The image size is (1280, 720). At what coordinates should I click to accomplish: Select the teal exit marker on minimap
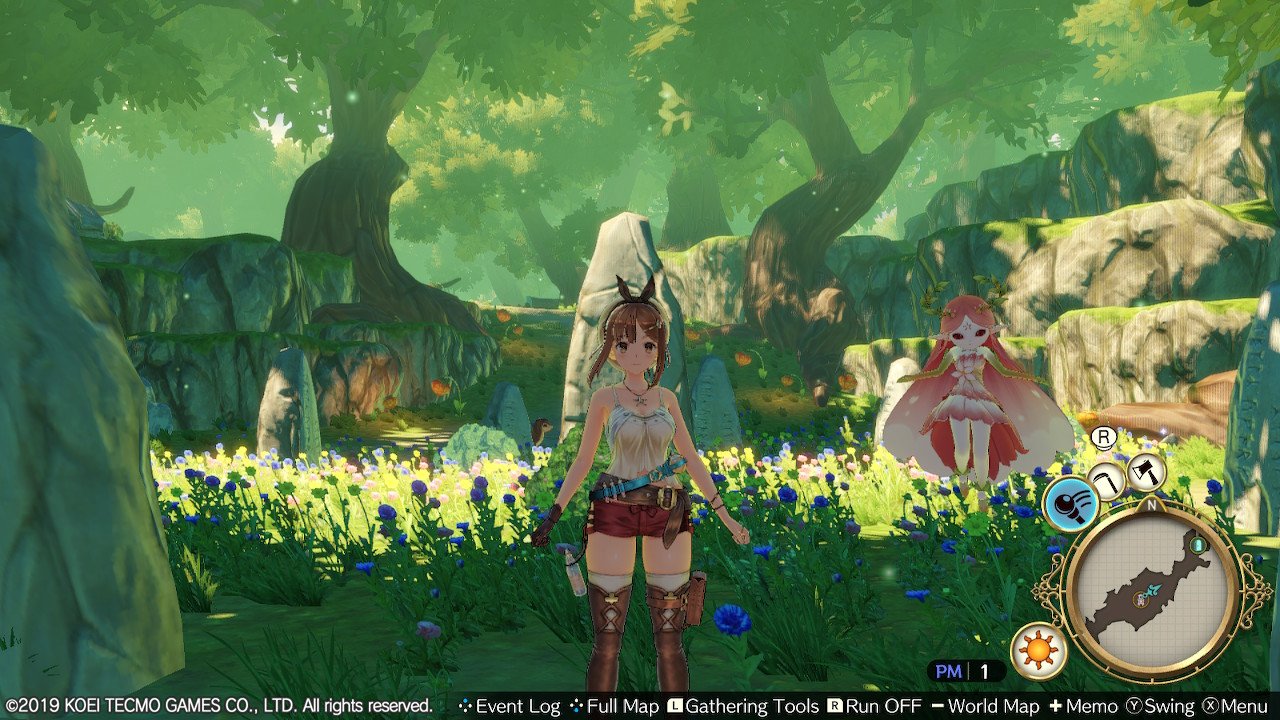click(1196, 545)
